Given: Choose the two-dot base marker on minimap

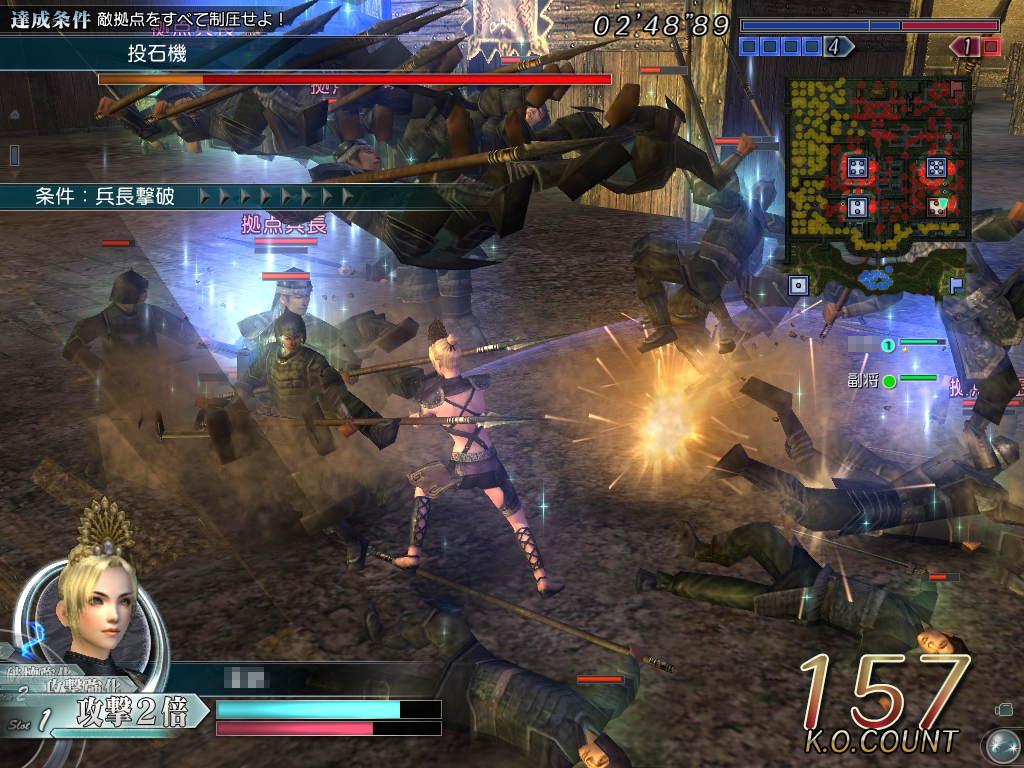Looking at the screenshot, I should click(857, 207).
